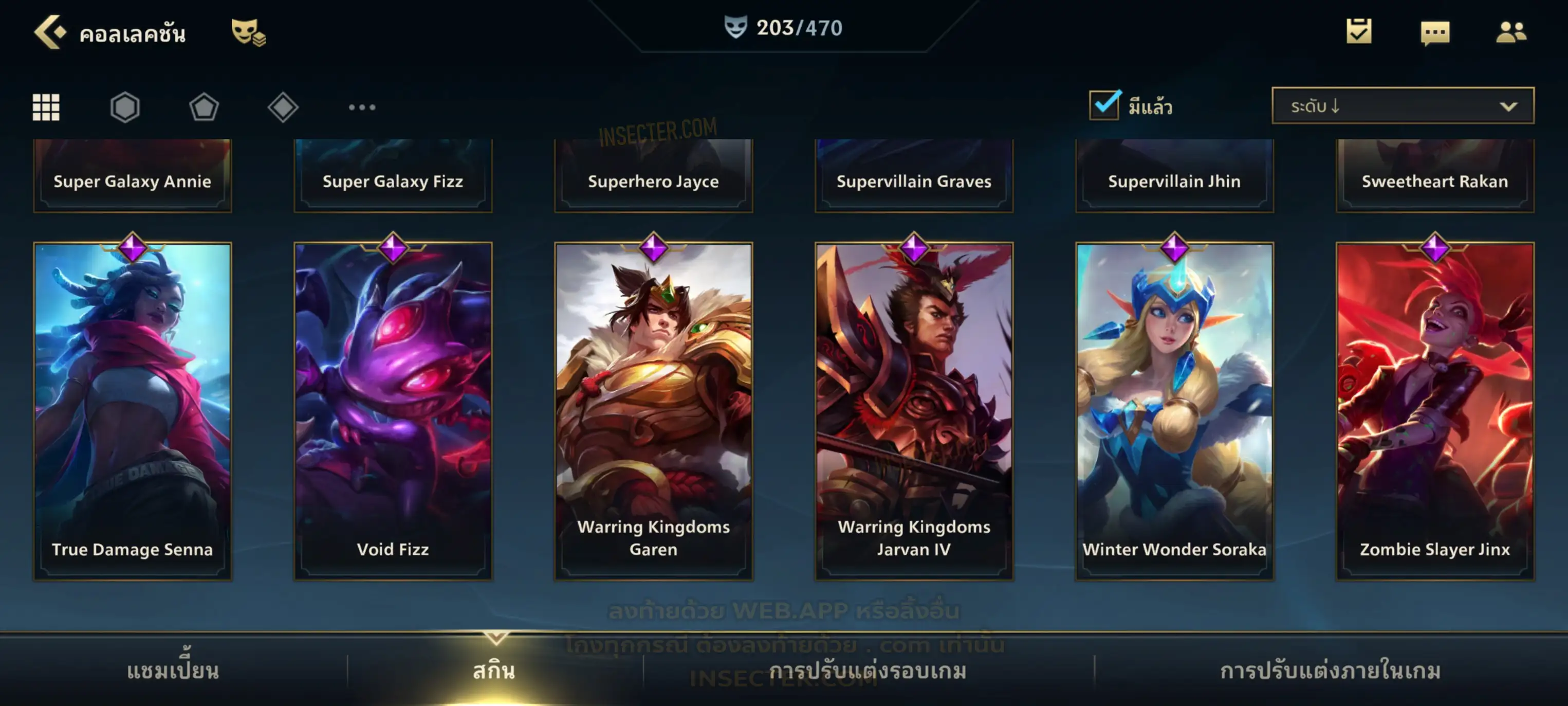The image size is (1568, 706).
Task: Switch to the การปรับแต่งภายในเกม tab
Action: point(1331,671)
